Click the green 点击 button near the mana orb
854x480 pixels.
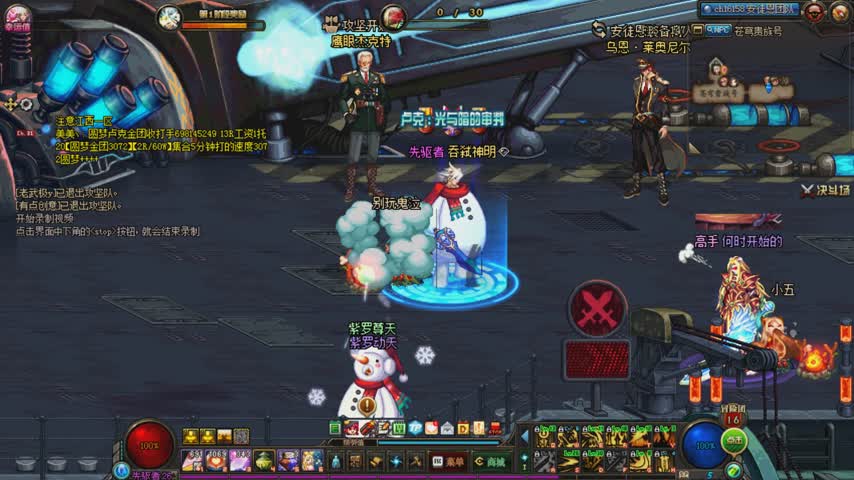click(734, 440)
